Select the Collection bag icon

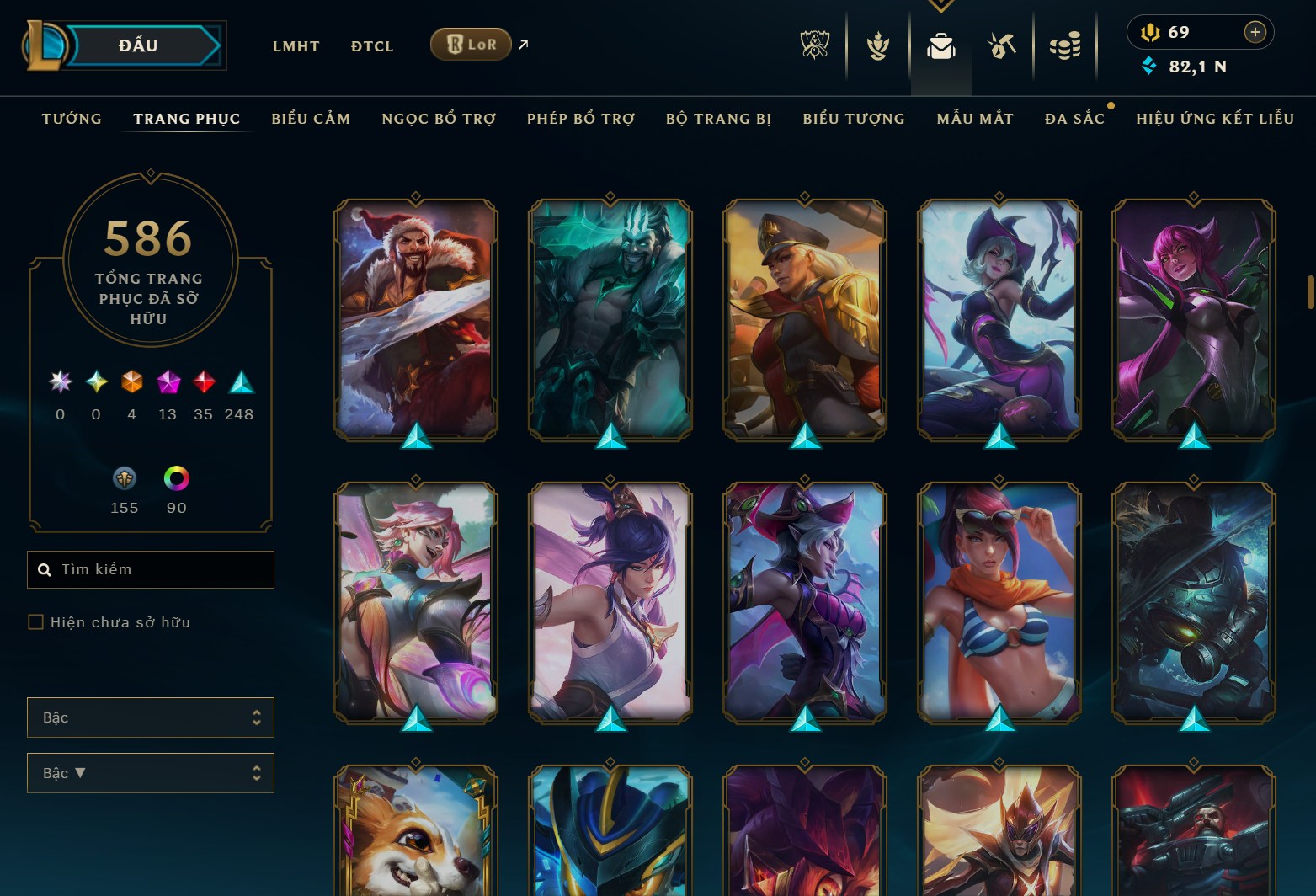tap(940, 44)
